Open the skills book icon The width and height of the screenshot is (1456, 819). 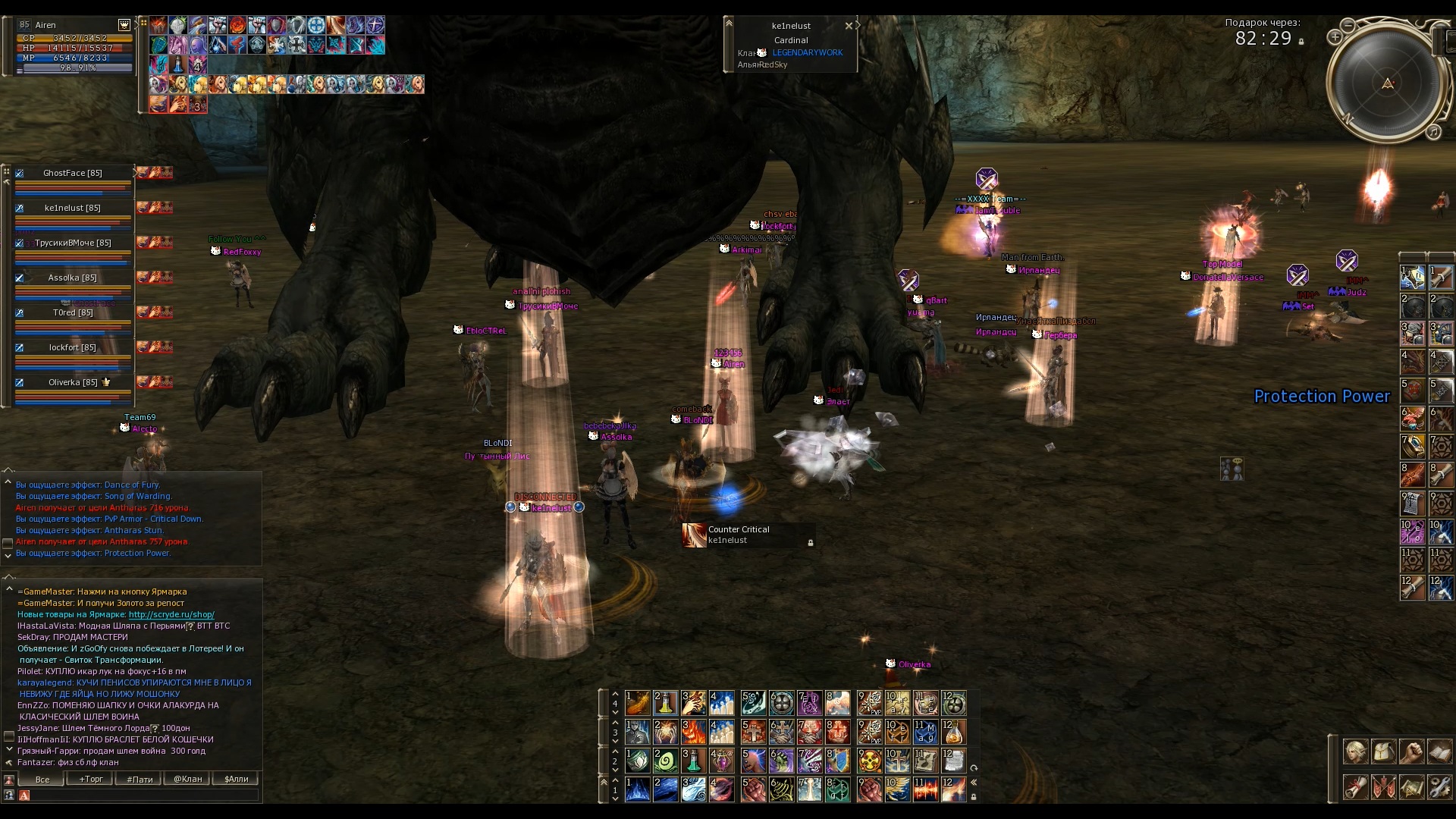click(x=1439, y=752)
